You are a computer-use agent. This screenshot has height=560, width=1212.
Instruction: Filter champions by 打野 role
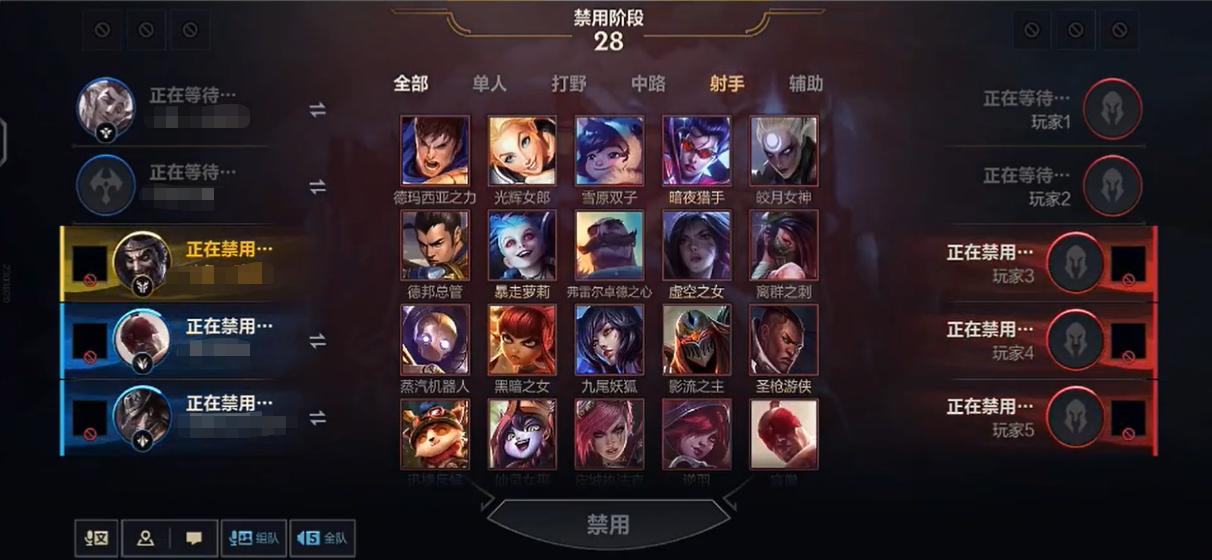pos(569,84)
